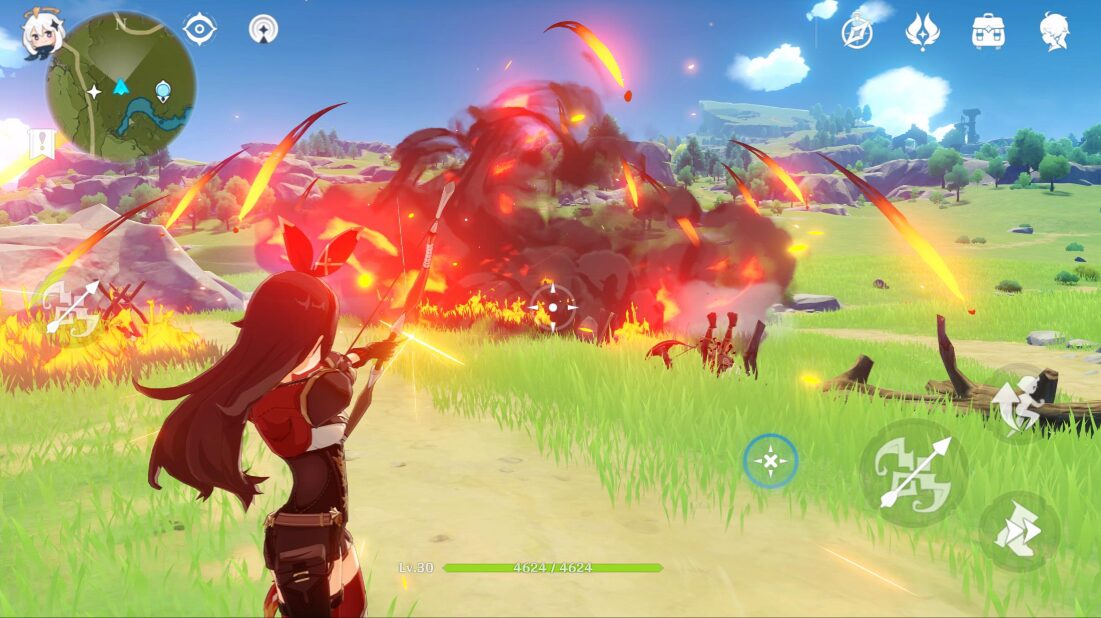Open the compass icon menu
This screenshot has height=618, width=1101.
[857, 32]
